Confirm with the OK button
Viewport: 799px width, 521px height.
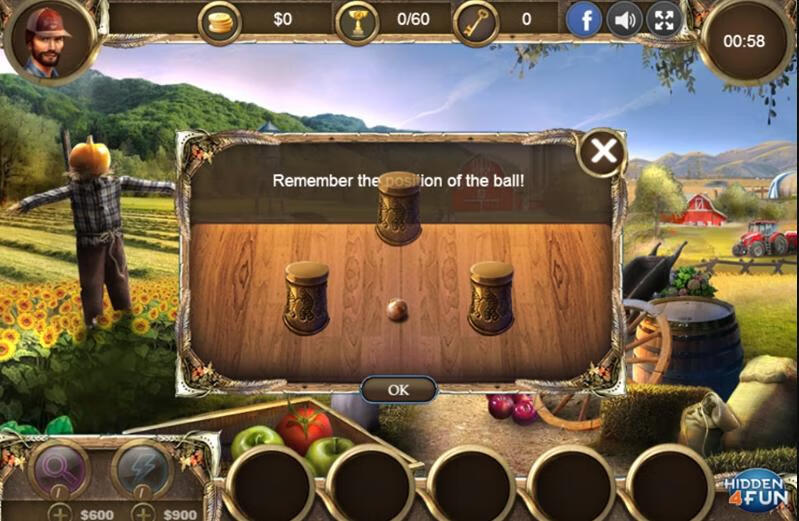[x=398, y=390]
